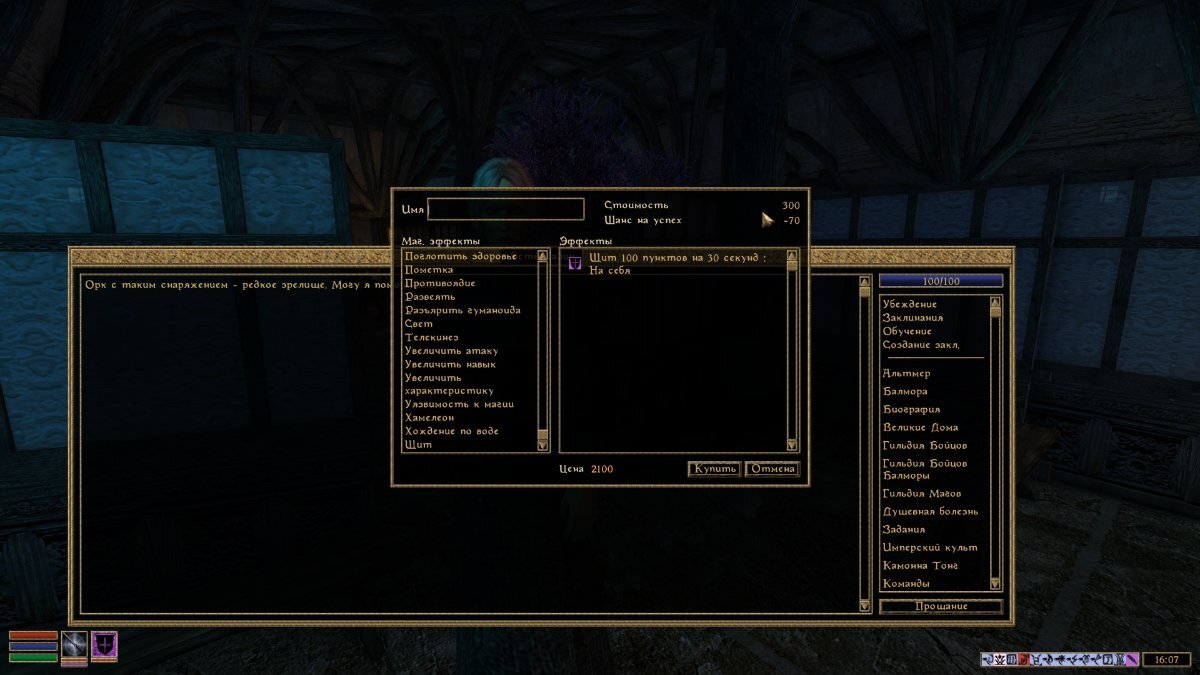Ask about the Балмора topic
The width and height of the screenshot is (1200, 675).
905,391
